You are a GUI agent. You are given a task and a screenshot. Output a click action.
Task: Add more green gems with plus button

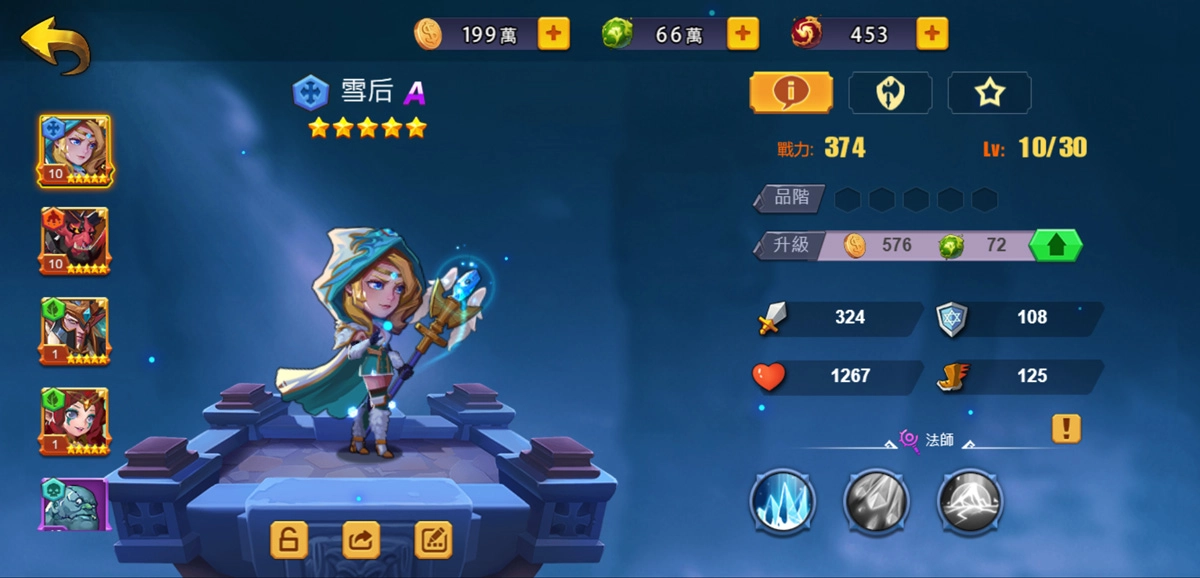click(x=742, y=34)
